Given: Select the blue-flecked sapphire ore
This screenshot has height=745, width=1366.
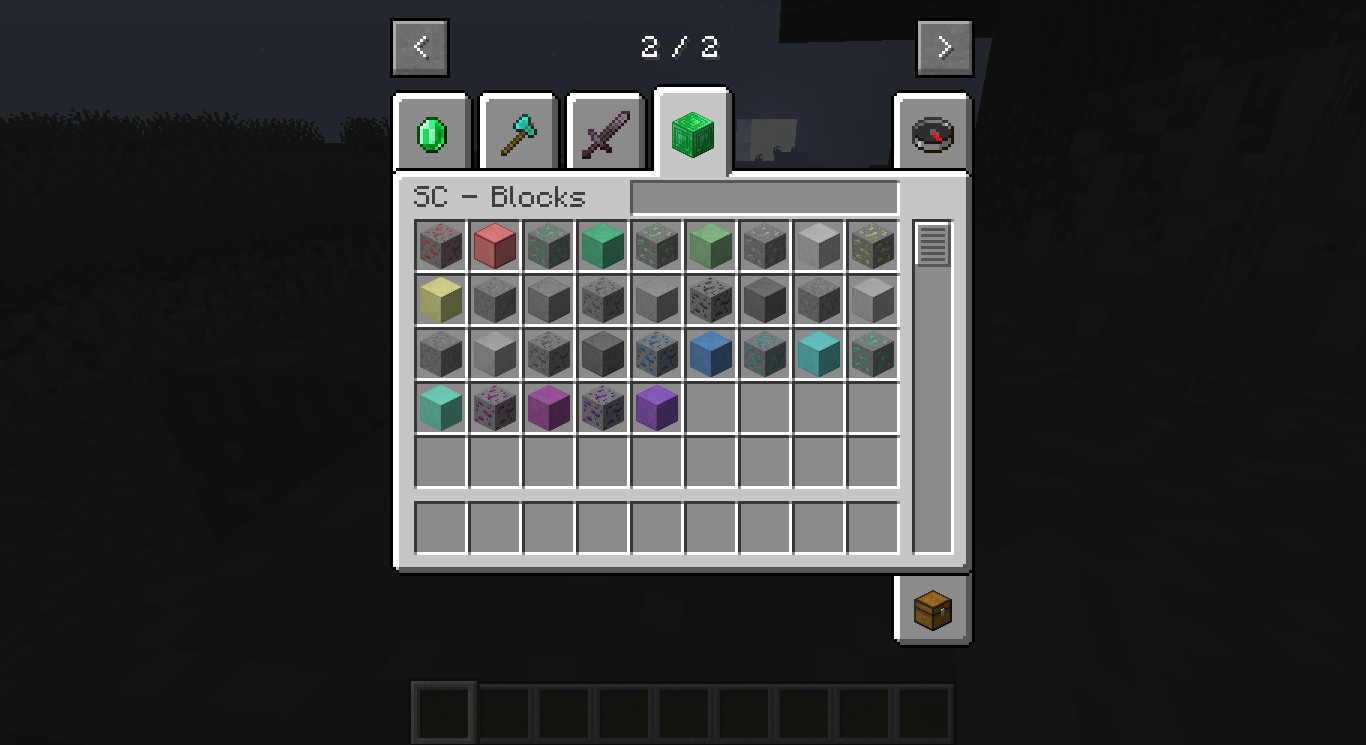Looking at the screenshot, I should [656, 353].
